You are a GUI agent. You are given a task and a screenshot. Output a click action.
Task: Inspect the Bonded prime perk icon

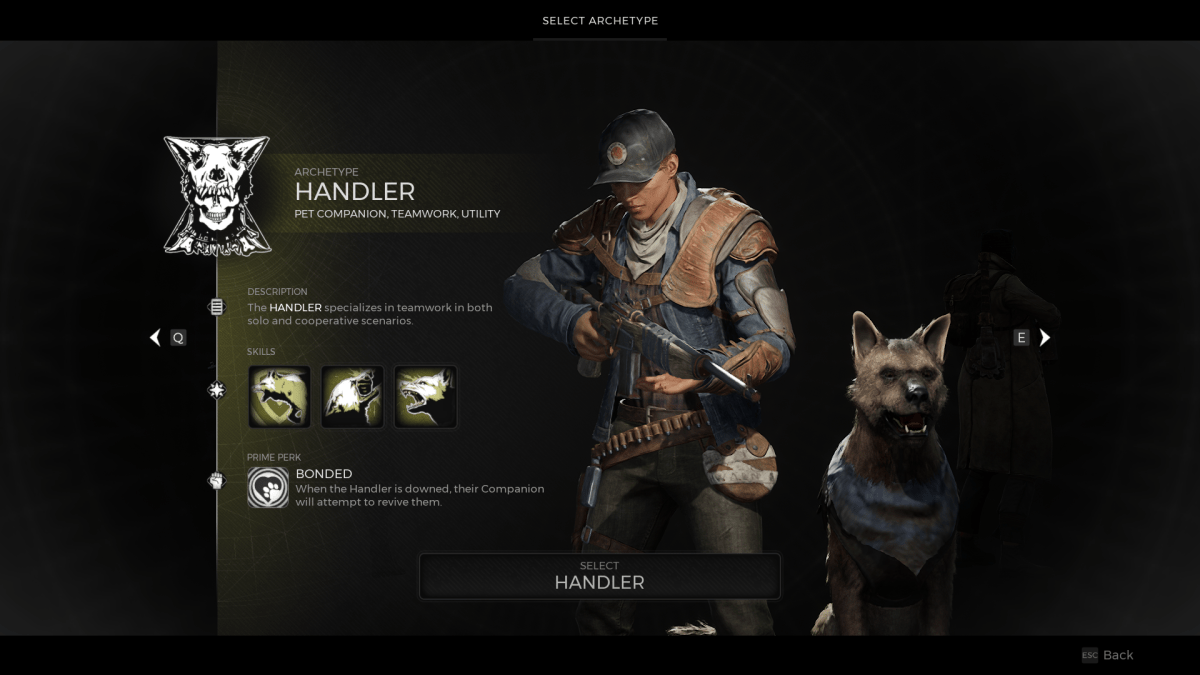(x=268, y=488)
